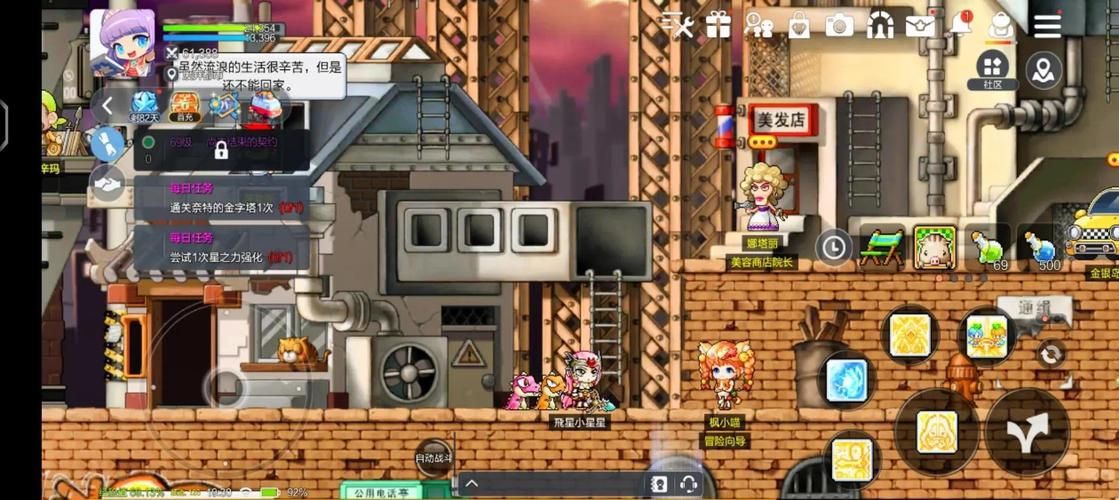Tap the camera screenshot icon
Screen dimensions: 1119x500
coord(839,26)
